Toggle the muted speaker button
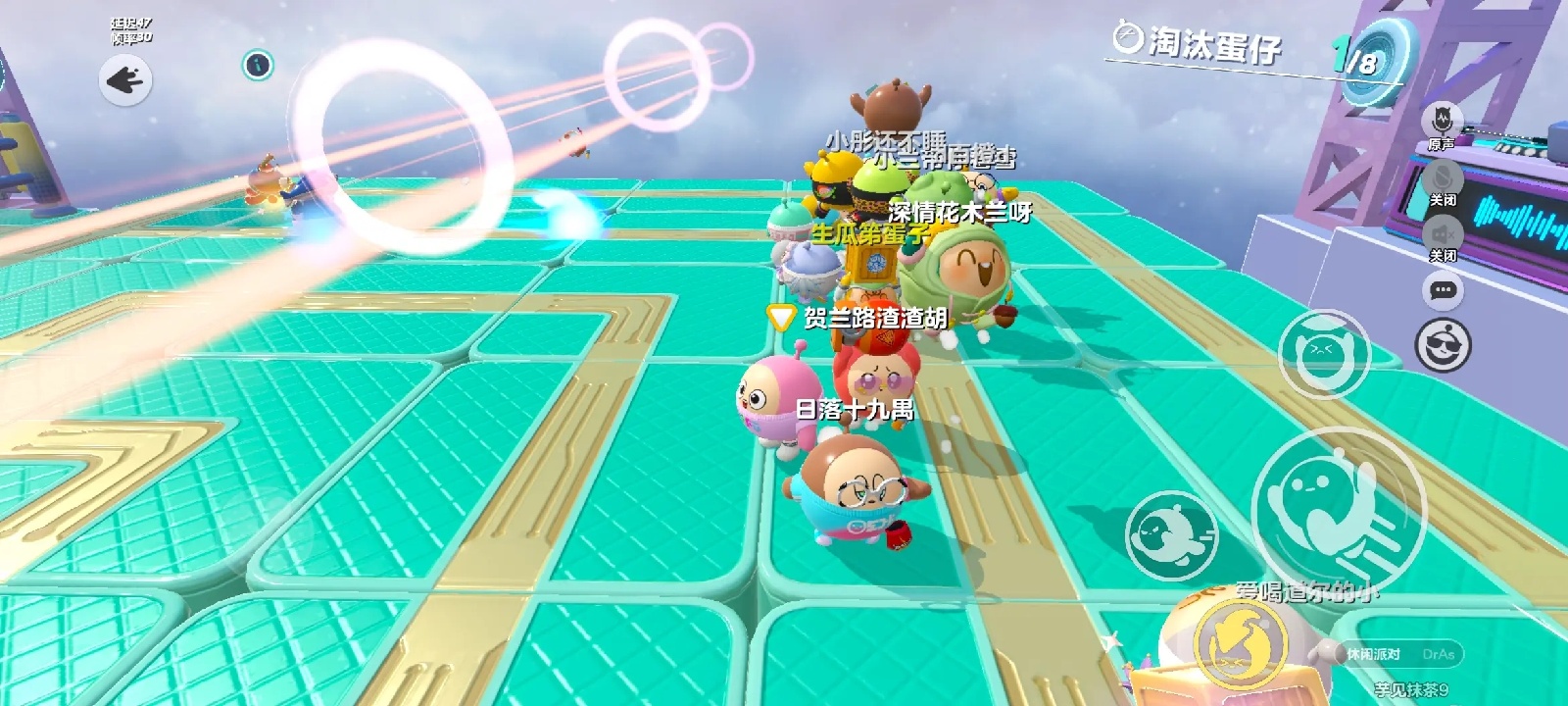This screenshot has height=706, width=1568. point(1442,234)
